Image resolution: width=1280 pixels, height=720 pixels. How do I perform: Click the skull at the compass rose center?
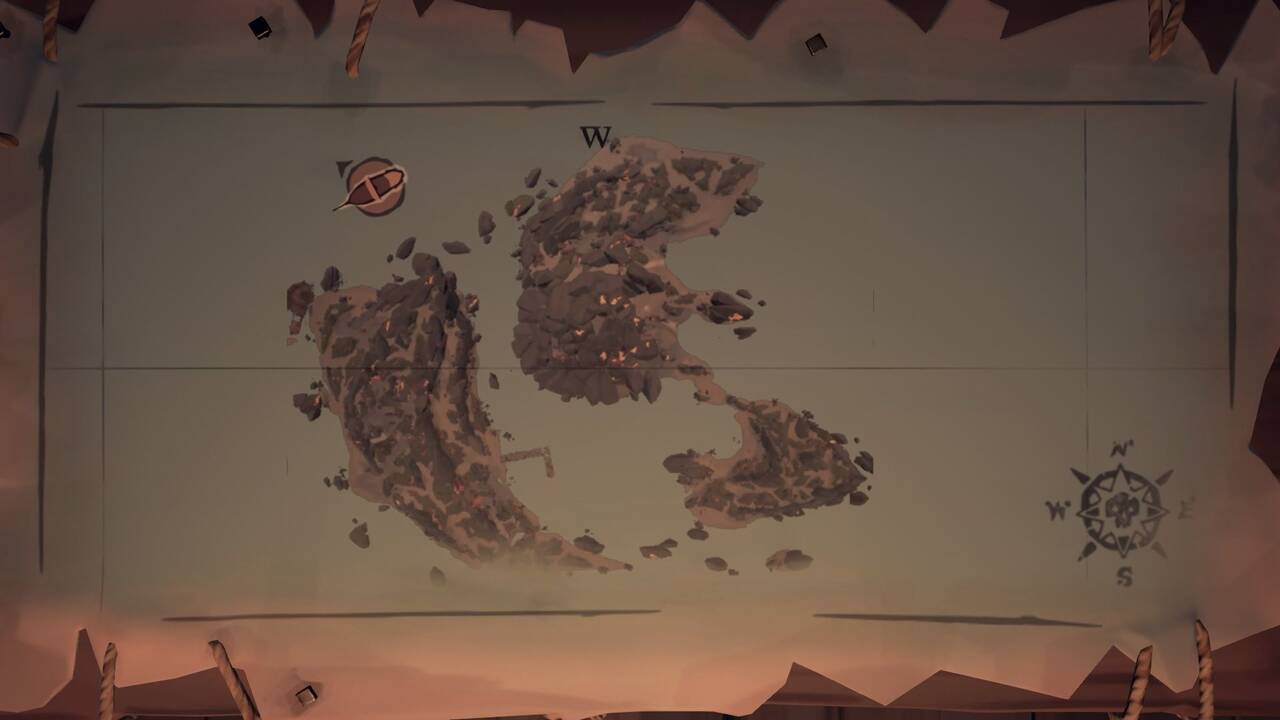pos(1123,508)
